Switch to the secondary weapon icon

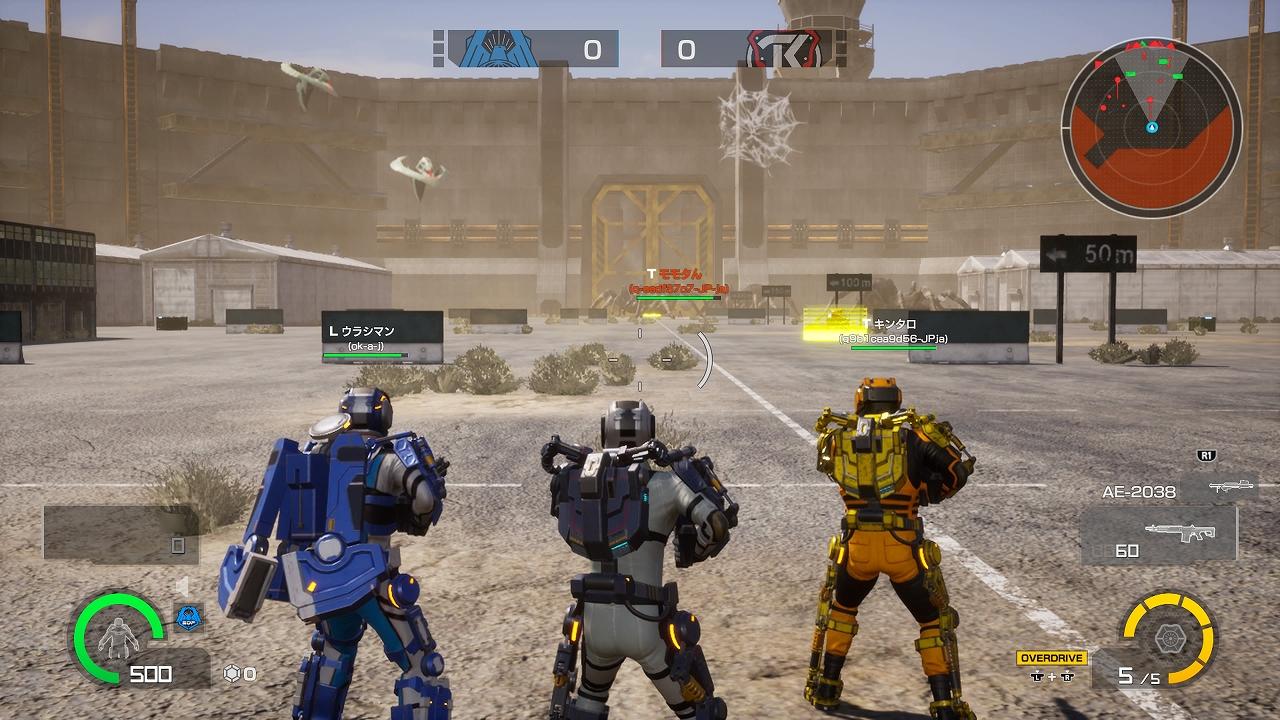pyautogui.click(x=1230, y=487)
